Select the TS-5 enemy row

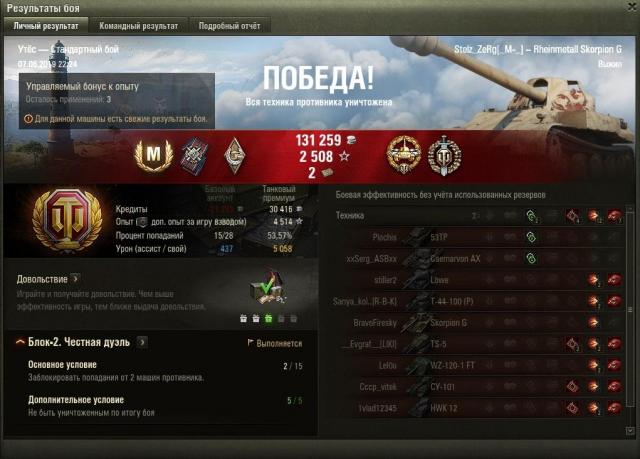click(x=480, y=343)
